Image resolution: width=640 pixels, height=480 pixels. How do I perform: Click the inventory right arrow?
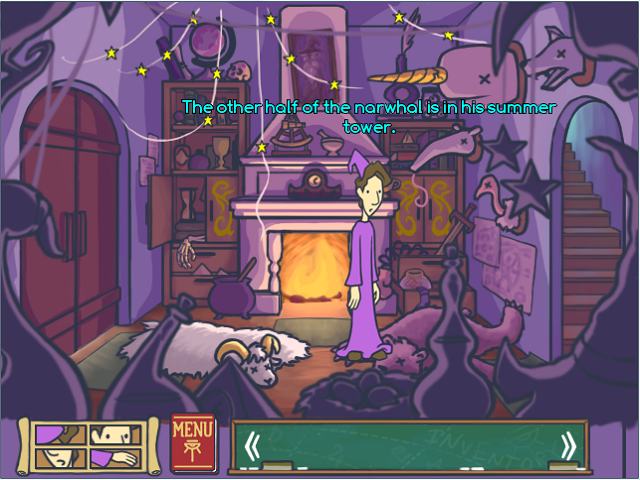(568, 445)
